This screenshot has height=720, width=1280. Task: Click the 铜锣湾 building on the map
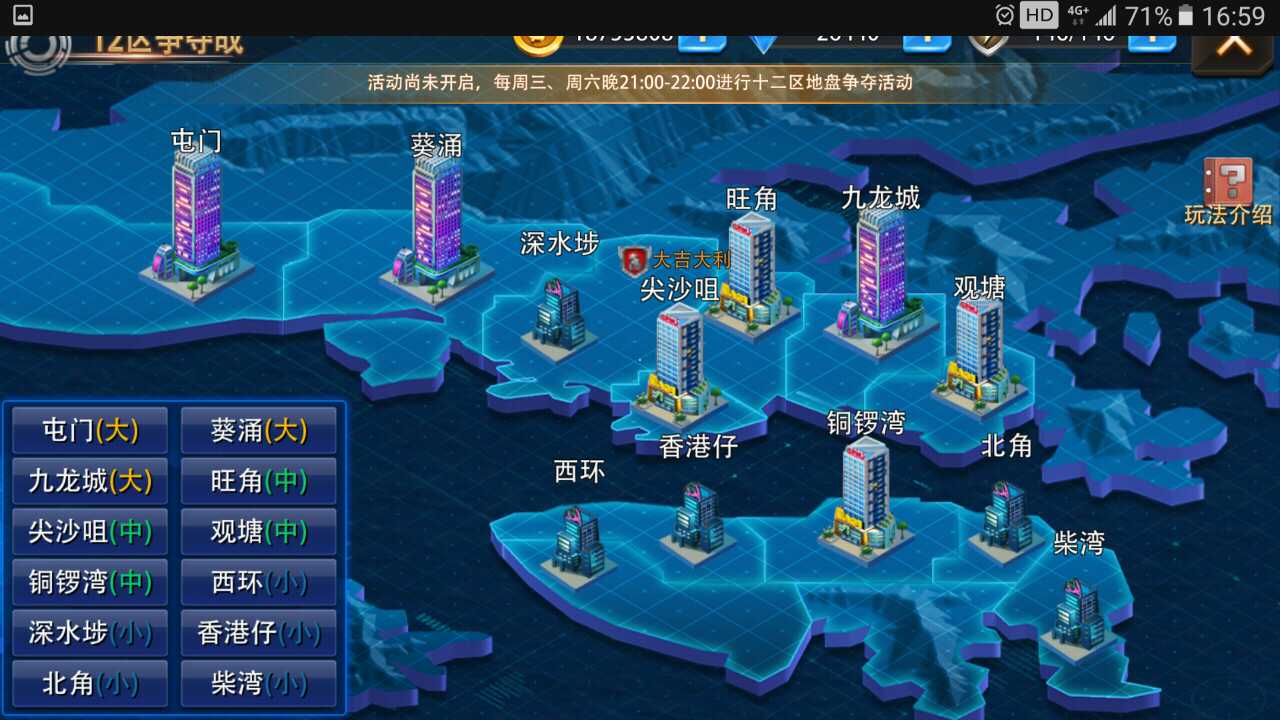(x=862, y=495)
